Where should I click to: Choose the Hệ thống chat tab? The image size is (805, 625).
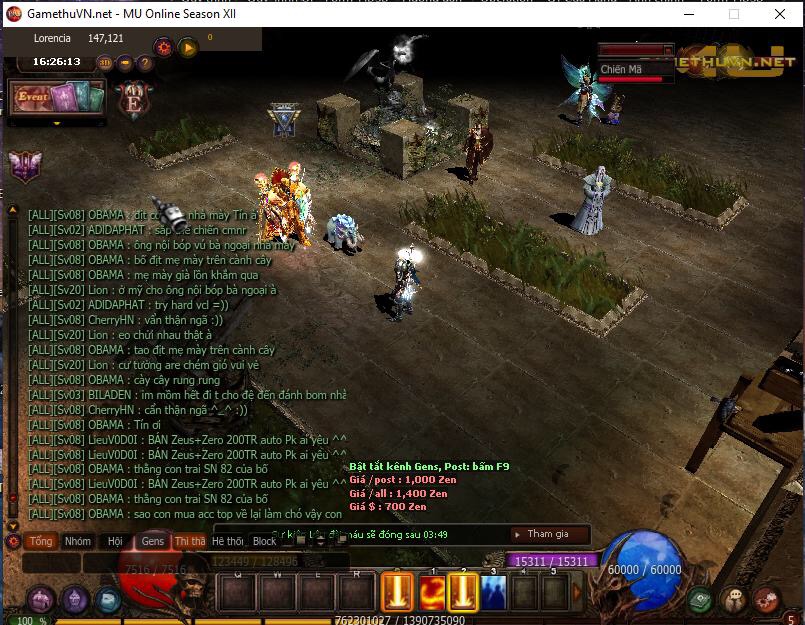[227, 541]
